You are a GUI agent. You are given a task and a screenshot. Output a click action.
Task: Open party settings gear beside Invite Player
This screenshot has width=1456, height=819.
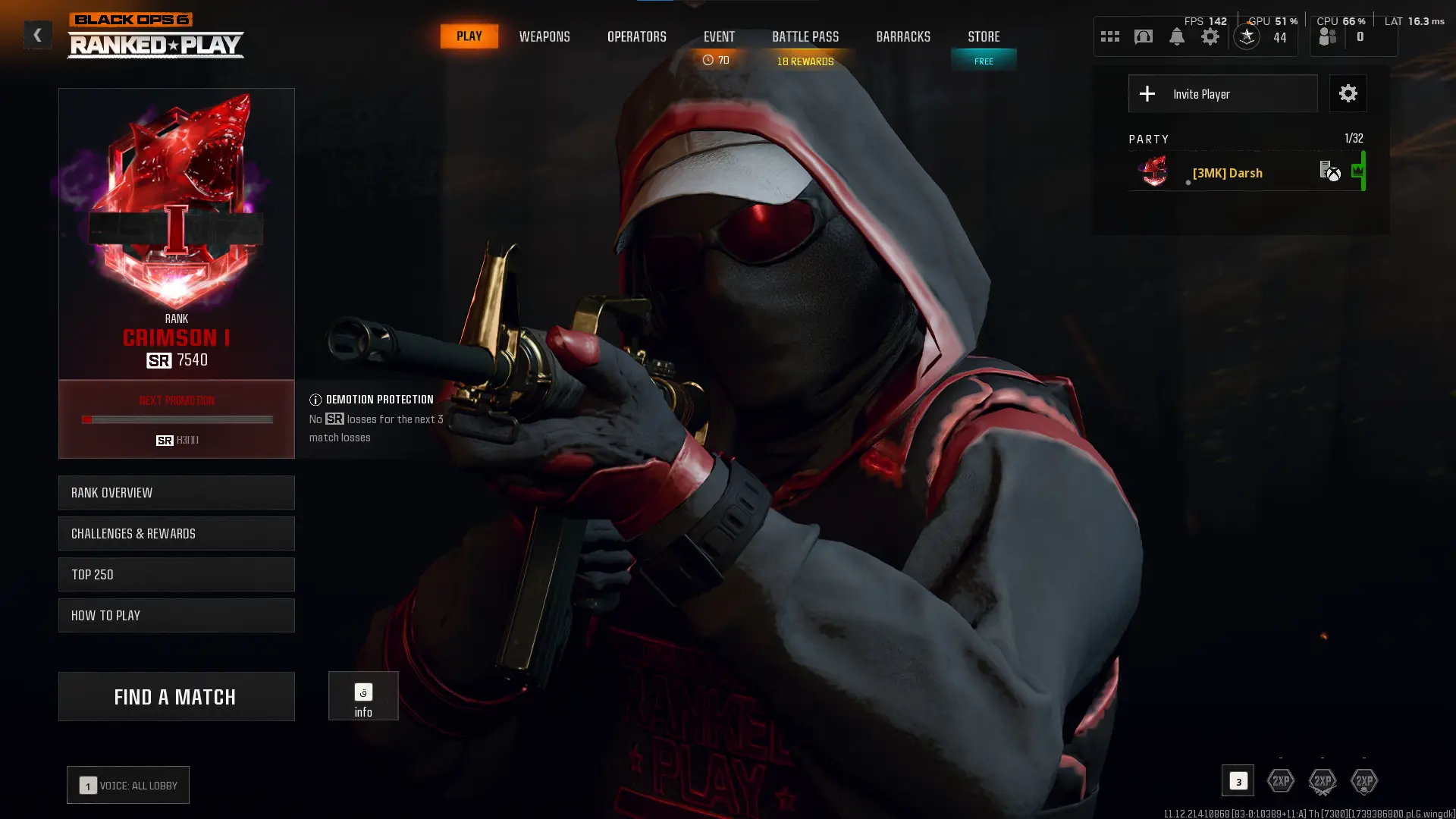point(1348,93)
